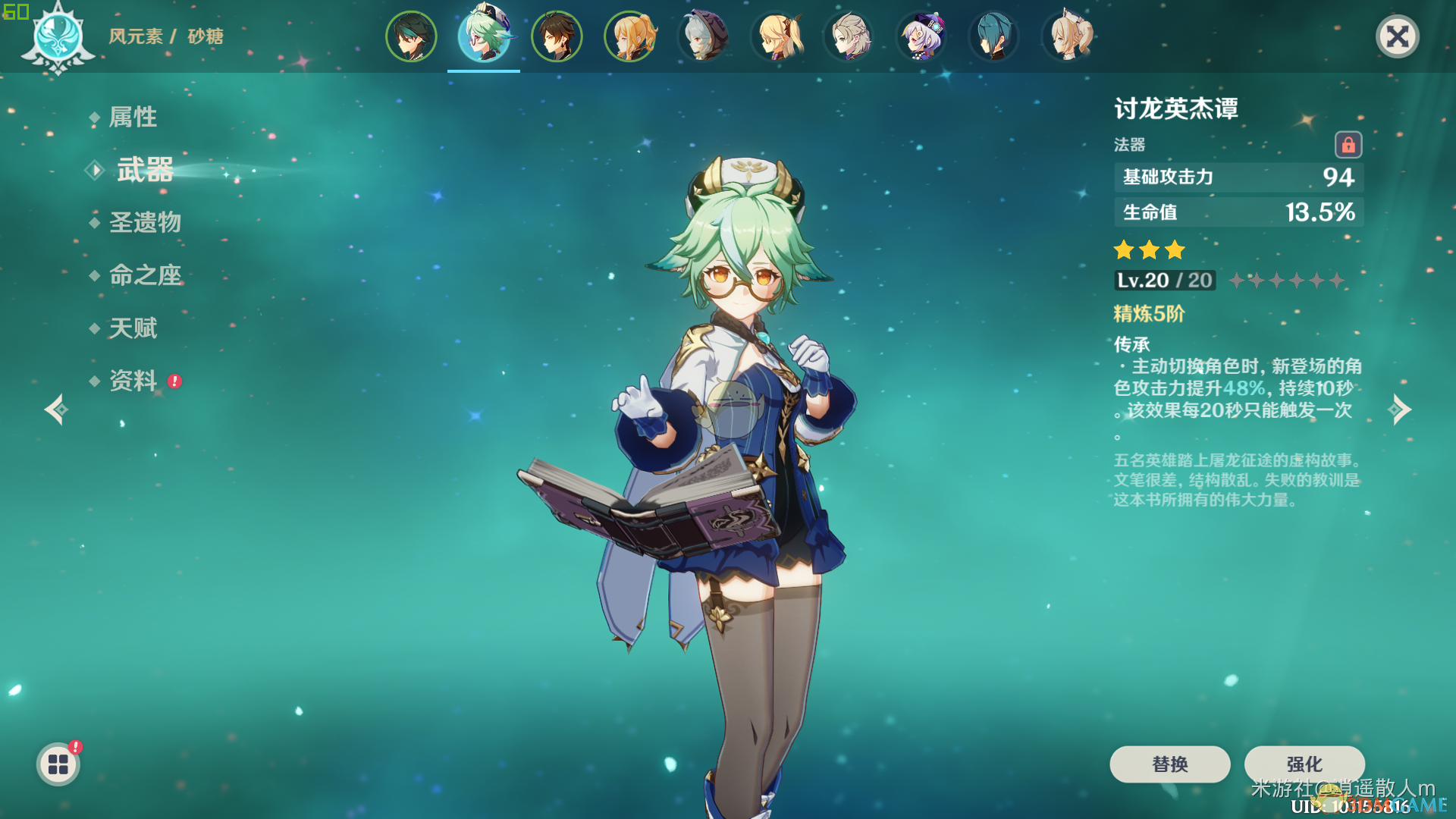The image size is (1456, 819).
Task: Select Xiao's portrait with dark teal hair
Action: 411,36
